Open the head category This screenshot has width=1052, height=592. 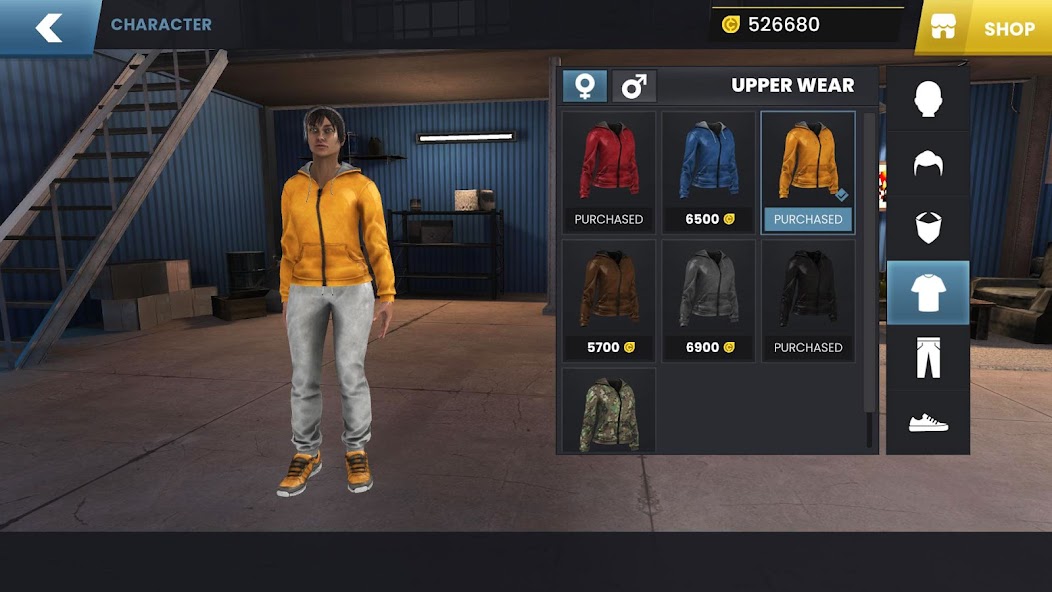[928, 99]
